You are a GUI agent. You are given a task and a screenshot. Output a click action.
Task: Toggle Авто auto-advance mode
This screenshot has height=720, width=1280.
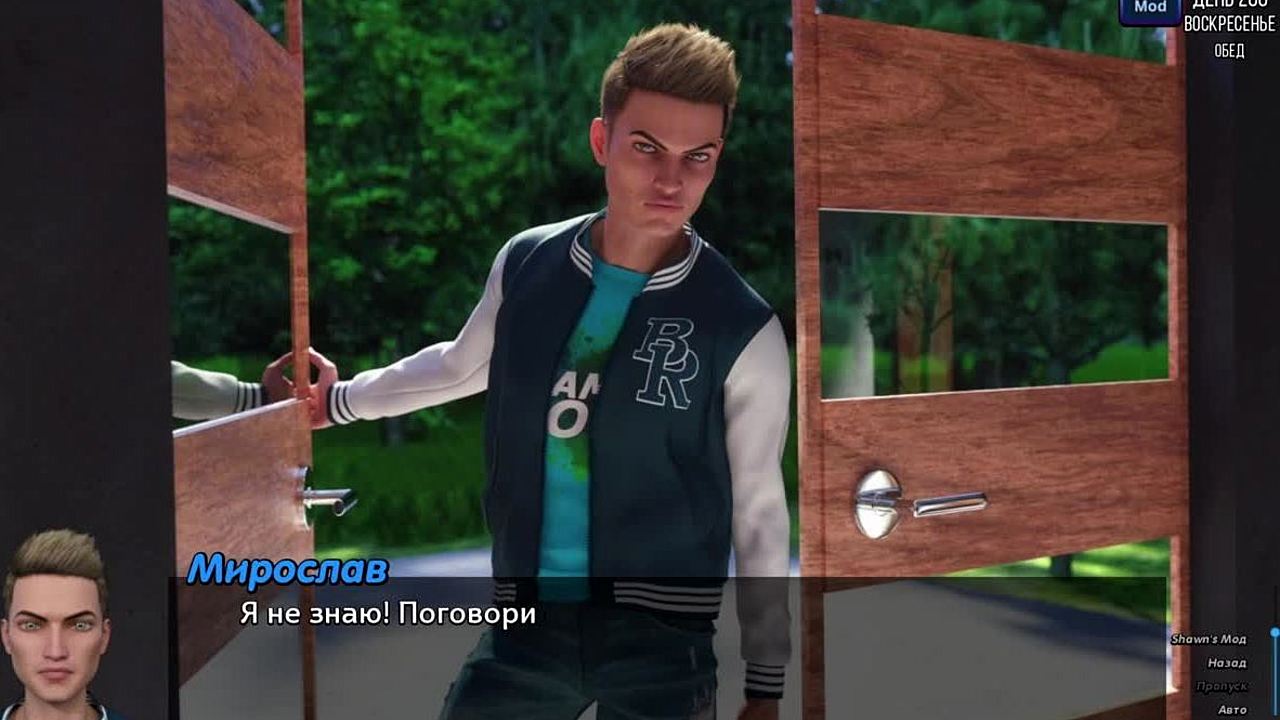tap(1232, 710)
